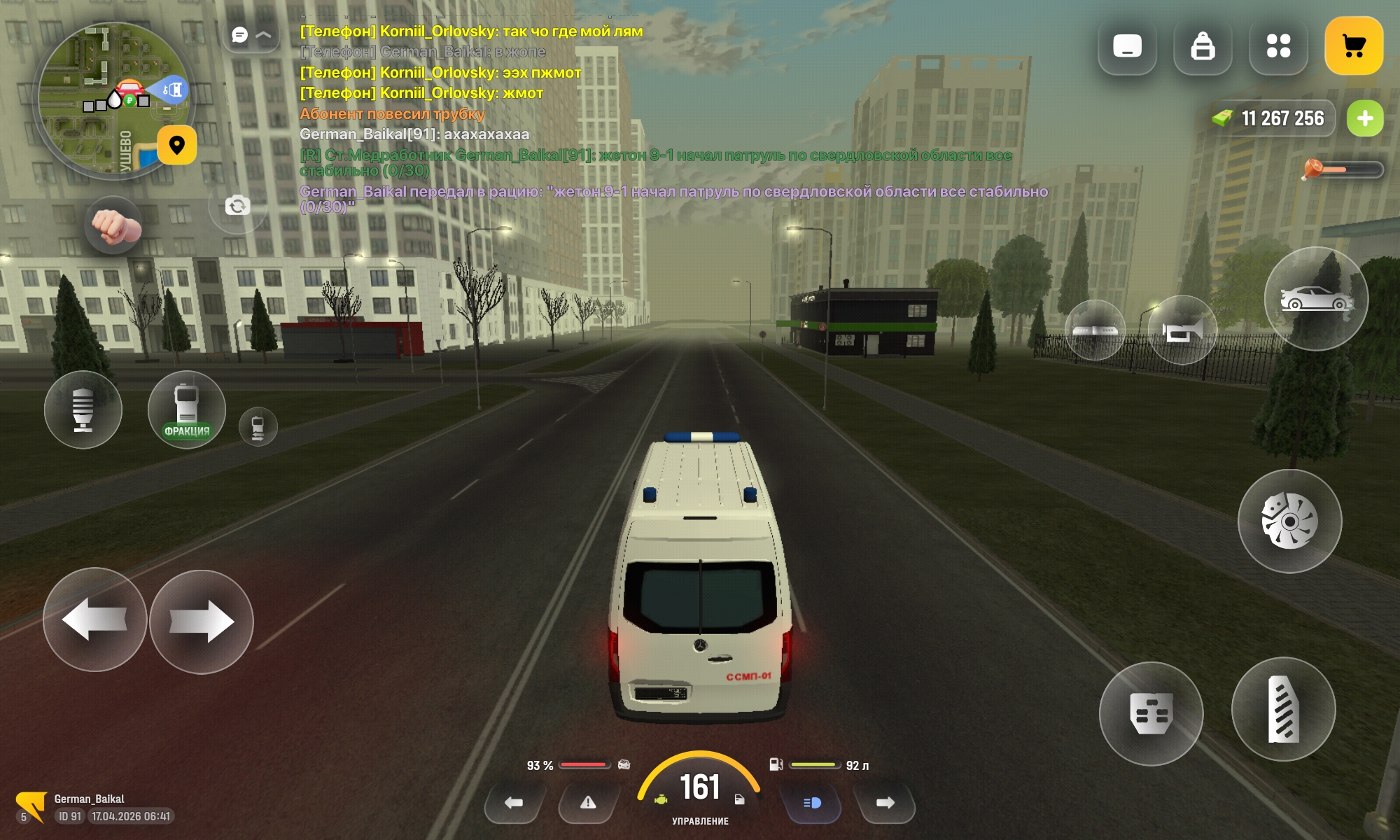Turn on the hazard warning lights
The width and height of the screenshot is (1400, 840).
pos(588,803)
